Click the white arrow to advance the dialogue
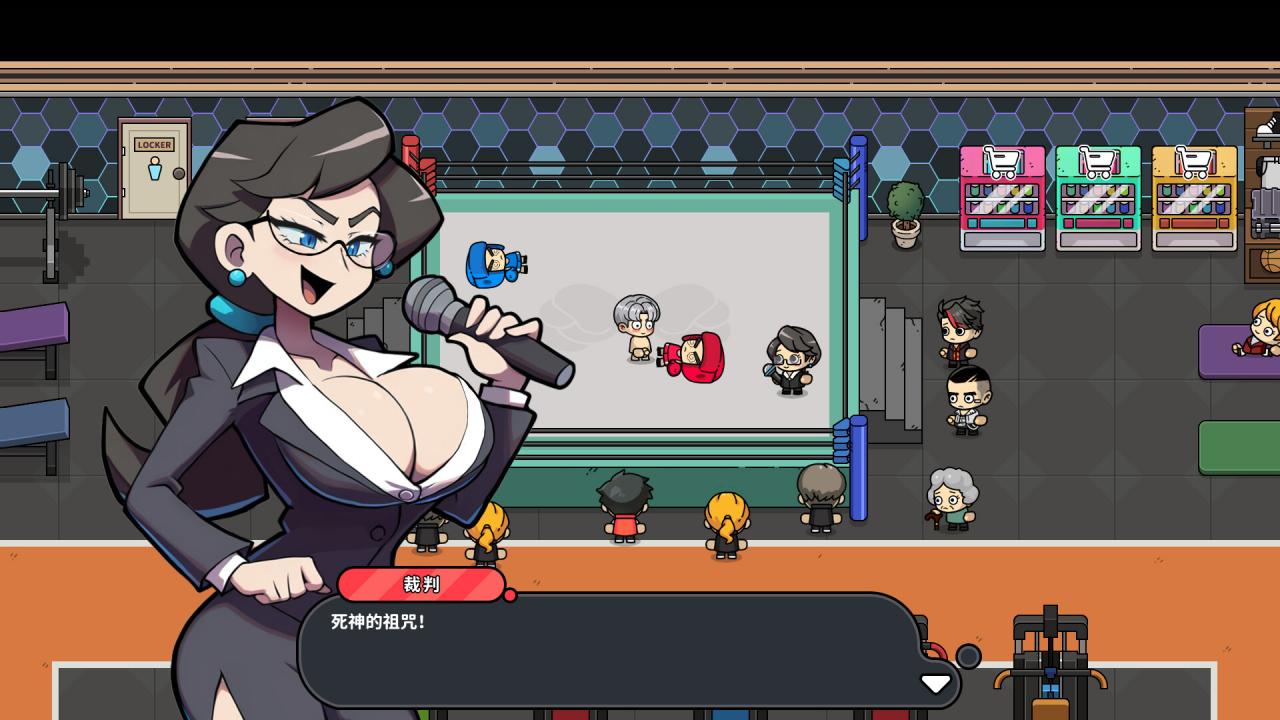This screenshot has width=1280, height=720. point(936,684)
